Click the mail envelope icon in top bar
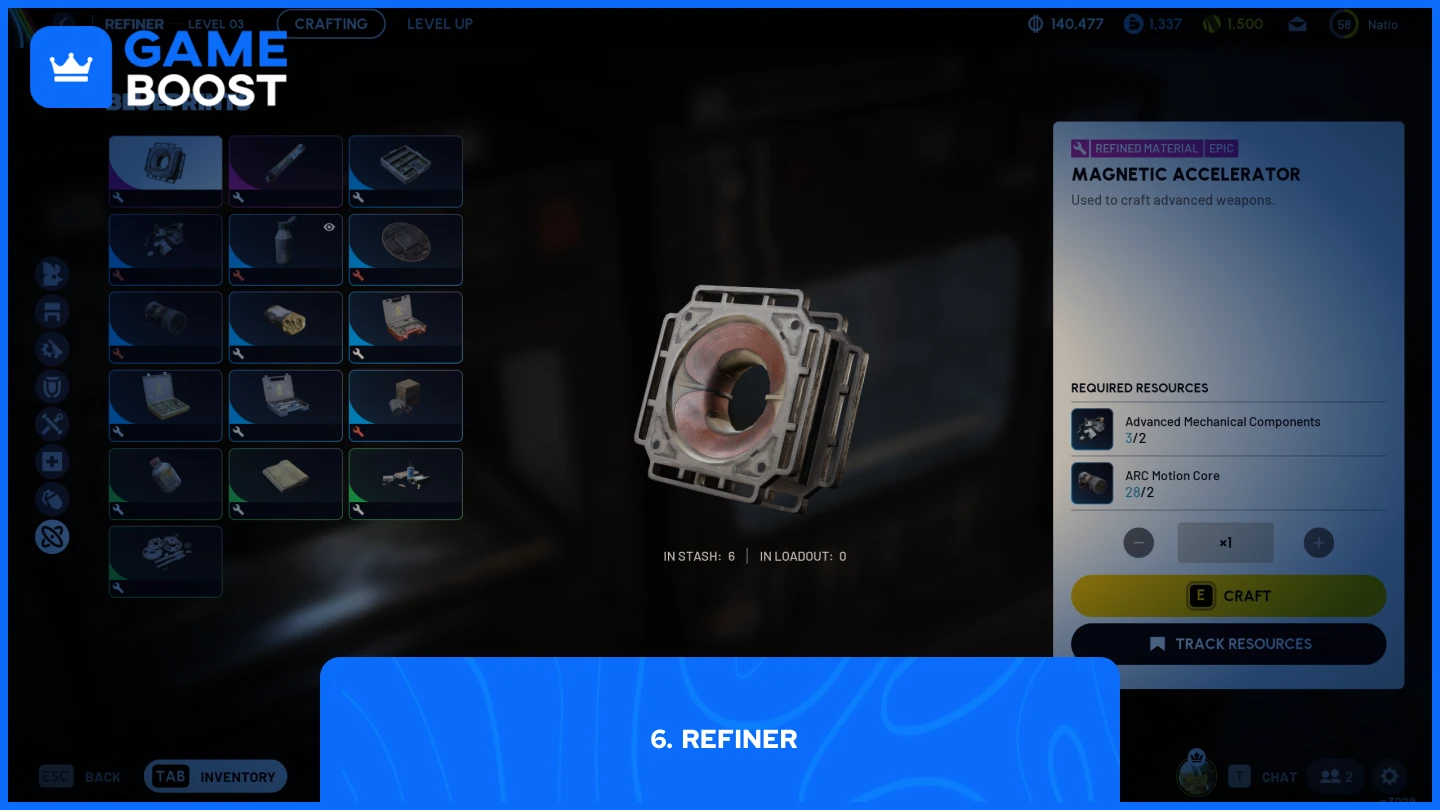The height and width of the screenshot is (810, 1440). click(x=1297, y=23)
